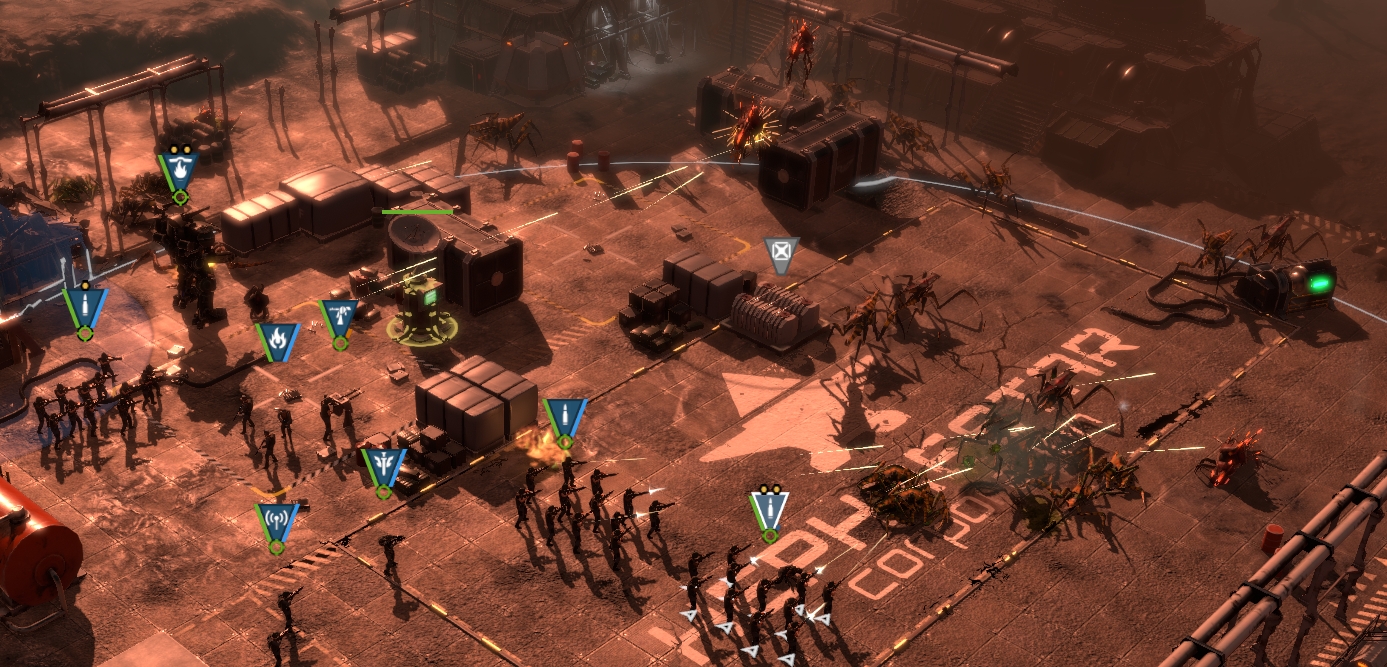The width and height of the screenshot is (1387, 667).
Task: Click the white-outlined rifle badge with two pips
Action: [x=769, y=508]
